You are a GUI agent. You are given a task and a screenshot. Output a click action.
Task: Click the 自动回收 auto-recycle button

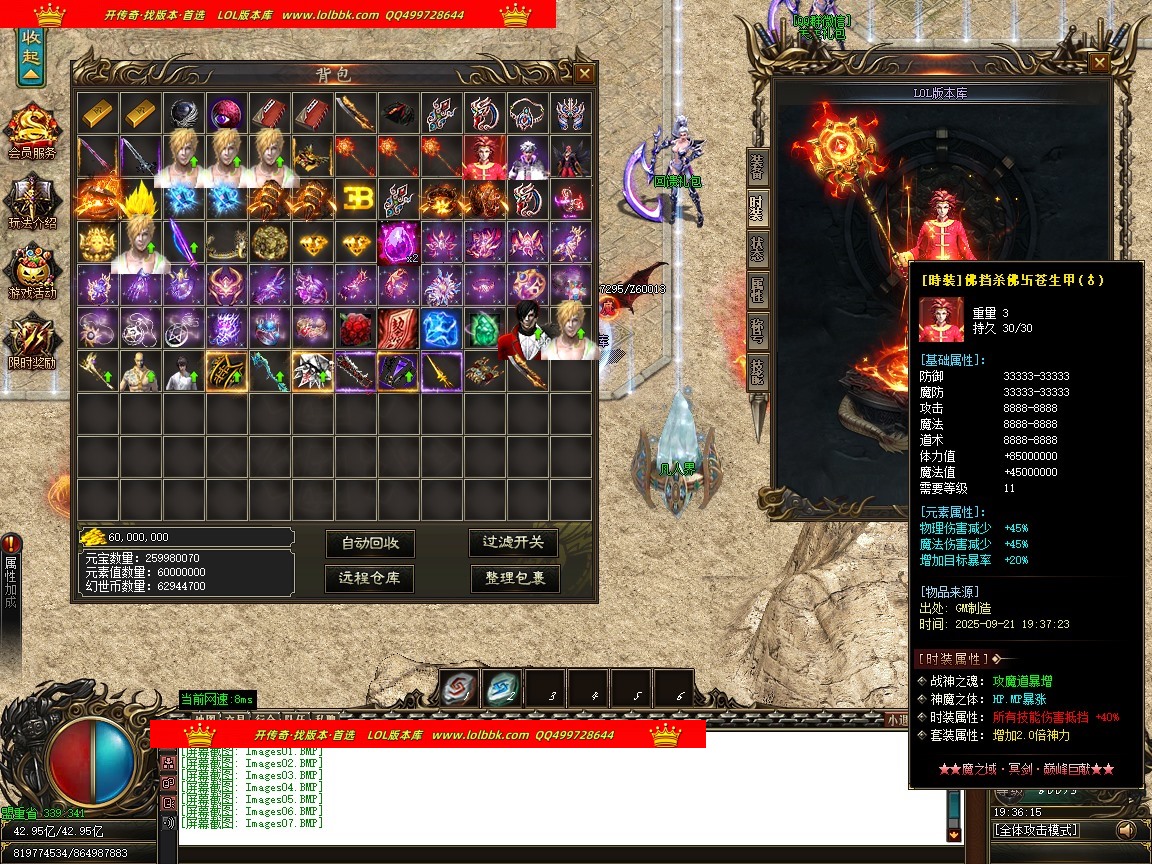click(x=370, y=543)
